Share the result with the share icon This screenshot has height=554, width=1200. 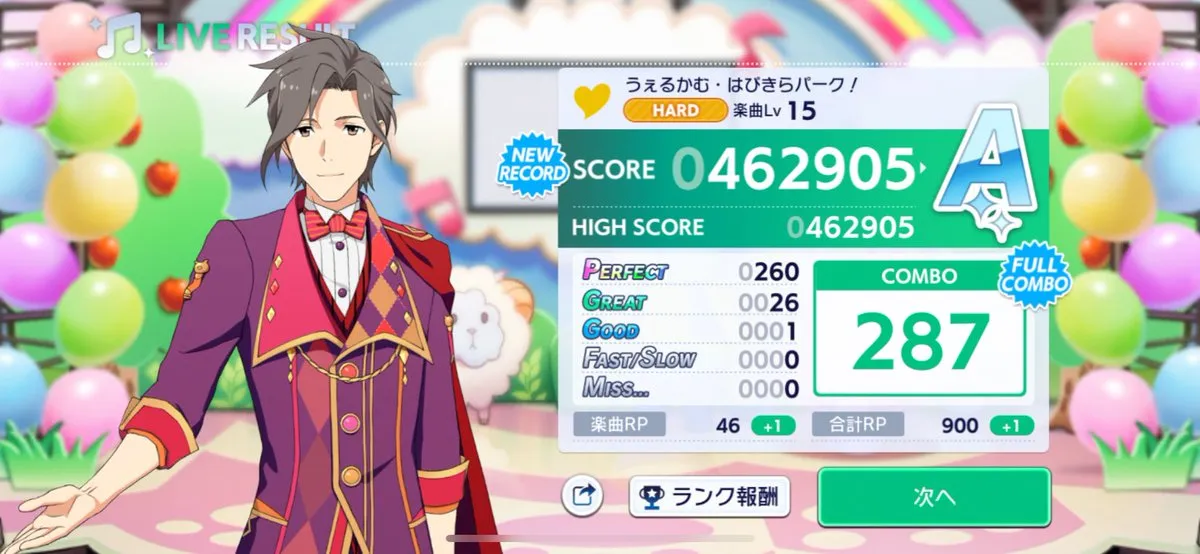(x=585, y=495)
